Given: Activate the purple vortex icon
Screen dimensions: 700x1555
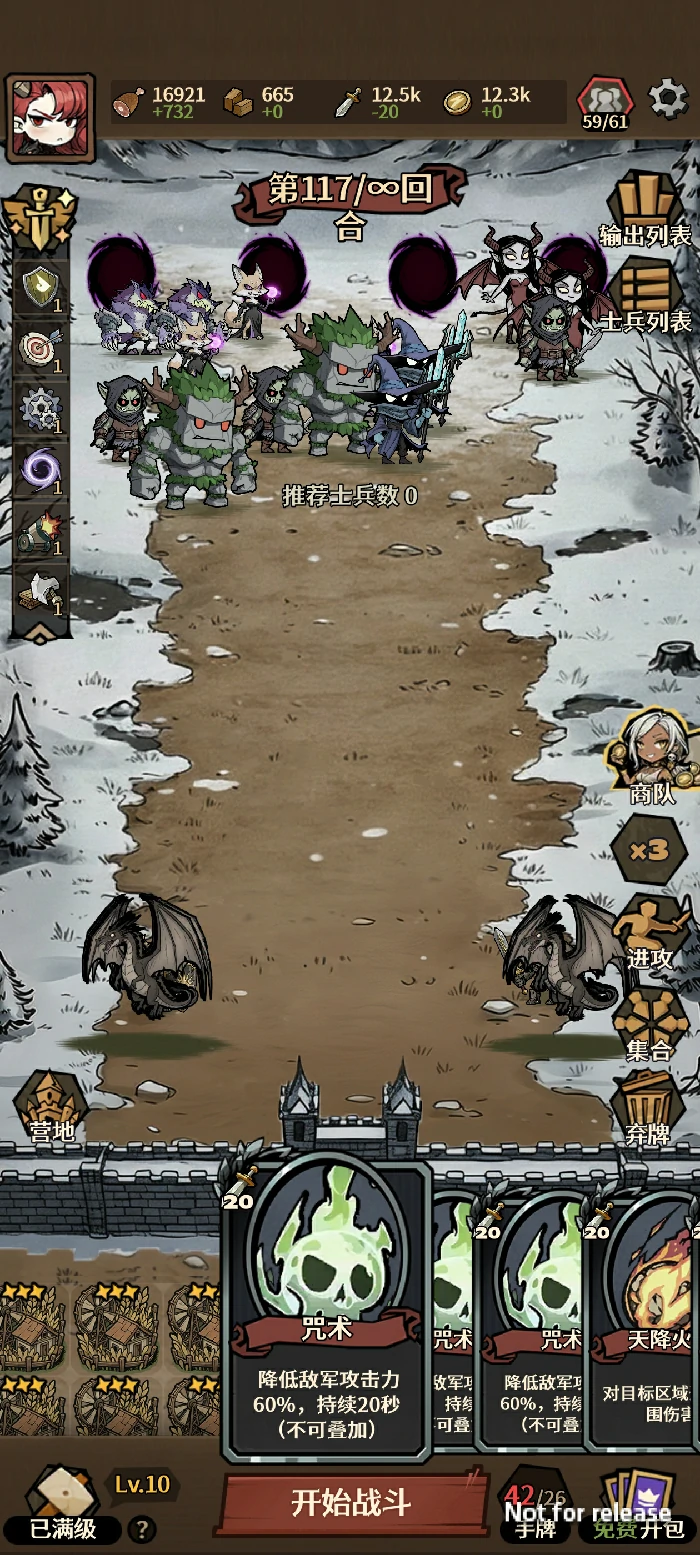Looking at the screenshot, I should tap(40, 468).
